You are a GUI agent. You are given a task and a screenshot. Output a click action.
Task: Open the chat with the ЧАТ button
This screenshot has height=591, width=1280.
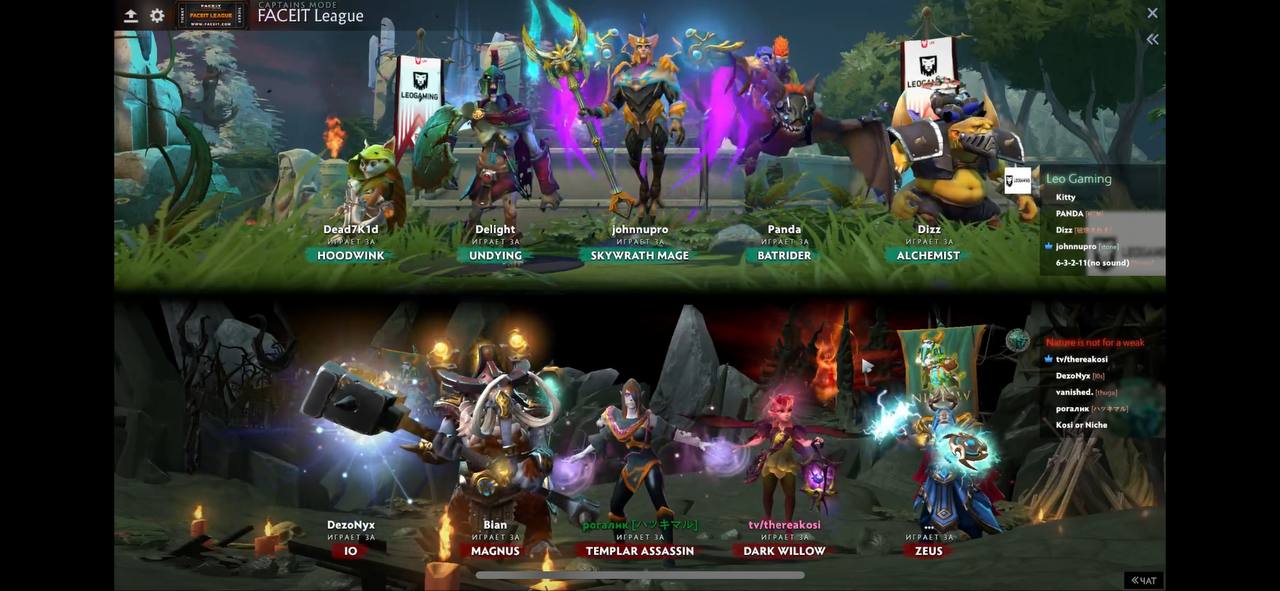tap(1143, 580)
